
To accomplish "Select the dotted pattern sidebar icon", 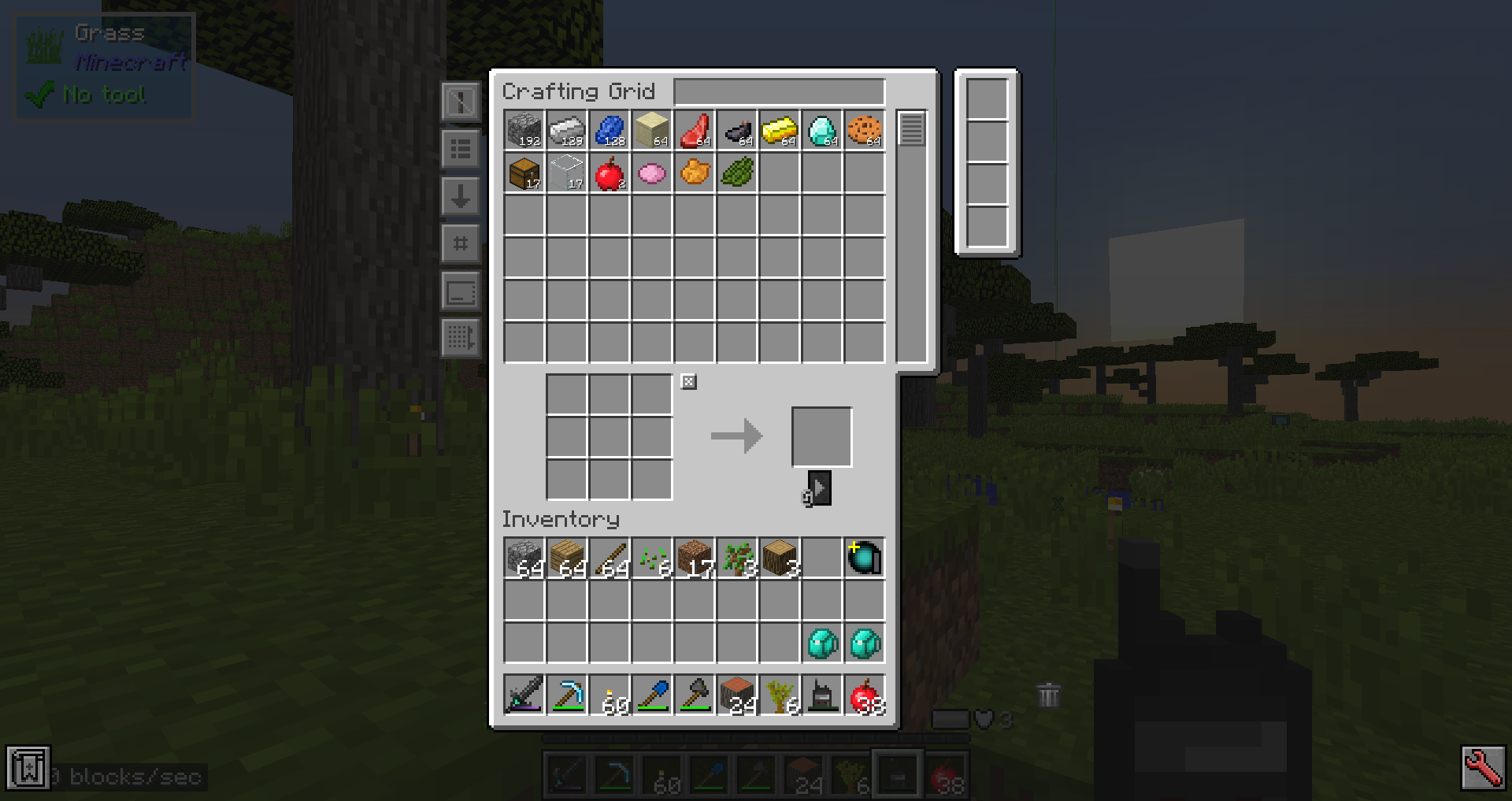I will [x=460, y=337].
